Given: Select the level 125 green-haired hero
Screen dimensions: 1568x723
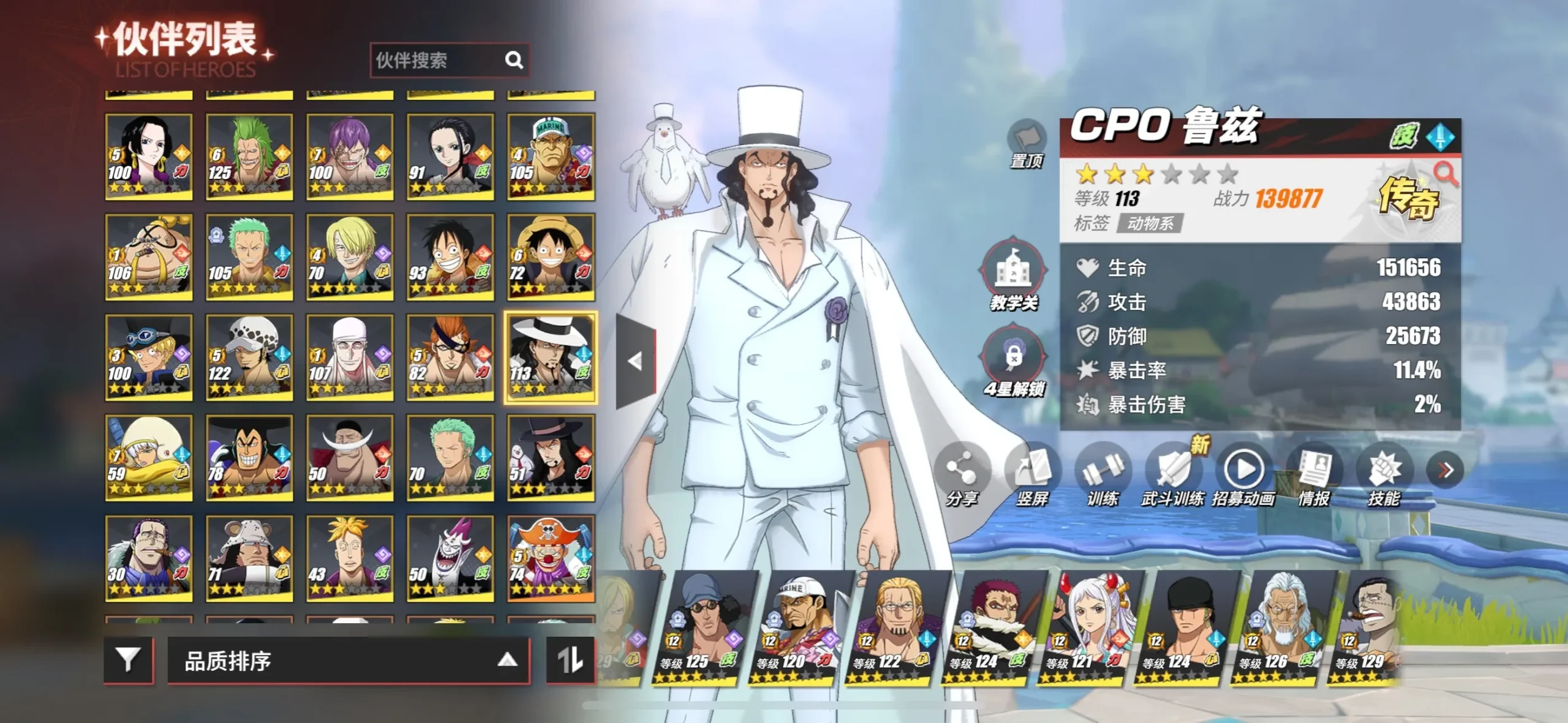Looking at the screenshot, I should [x=249, y=156].
